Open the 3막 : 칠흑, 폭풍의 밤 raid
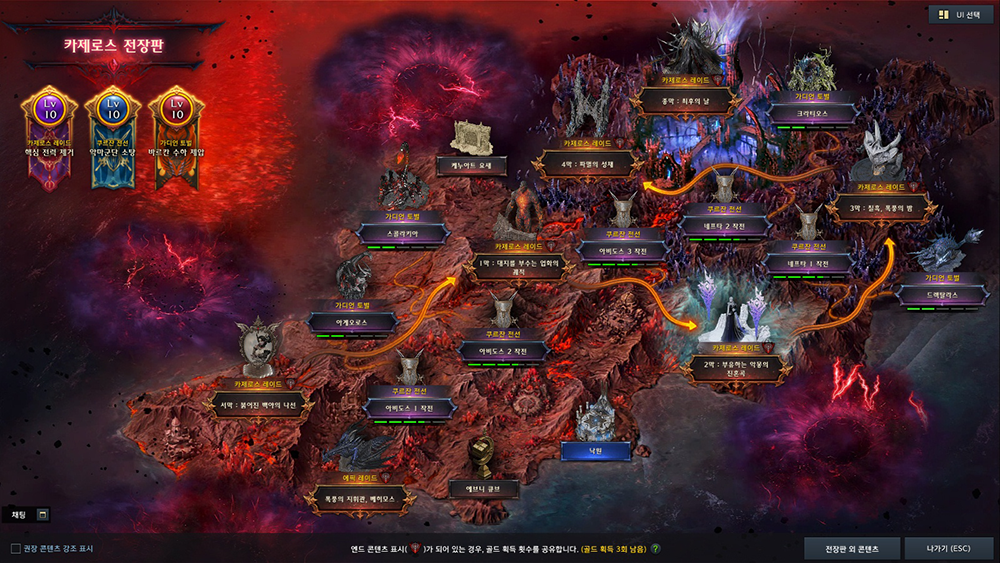 point(883,209)
